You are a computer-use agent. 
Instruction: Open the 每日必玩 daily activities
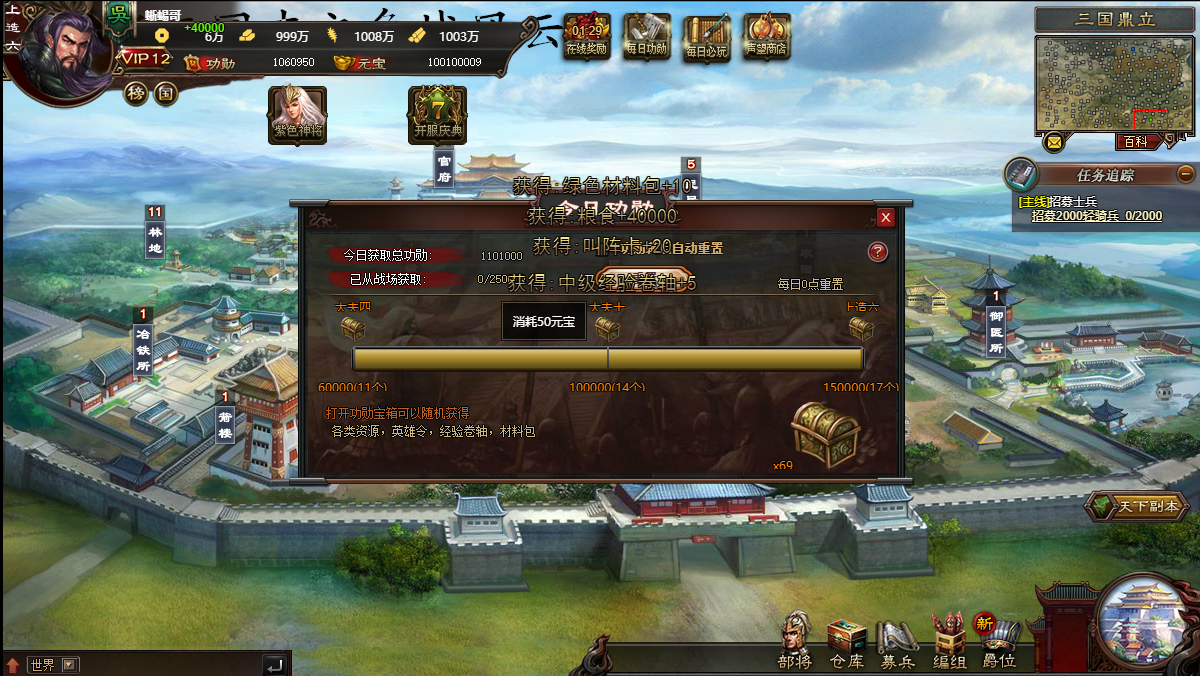707,36
